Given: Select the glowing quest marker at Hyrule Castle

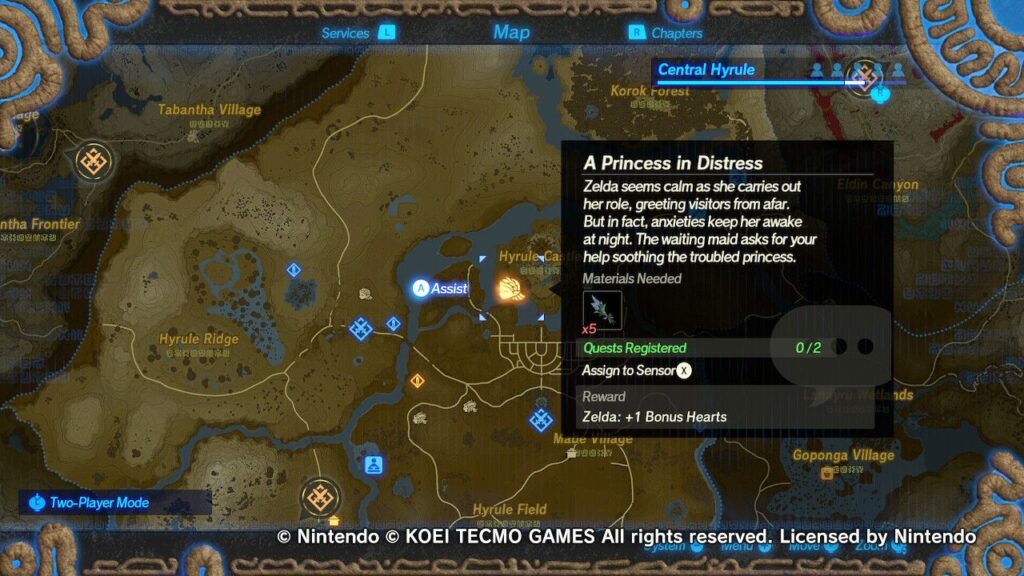Looking at the screenshot, I should (x=509, y=289).
